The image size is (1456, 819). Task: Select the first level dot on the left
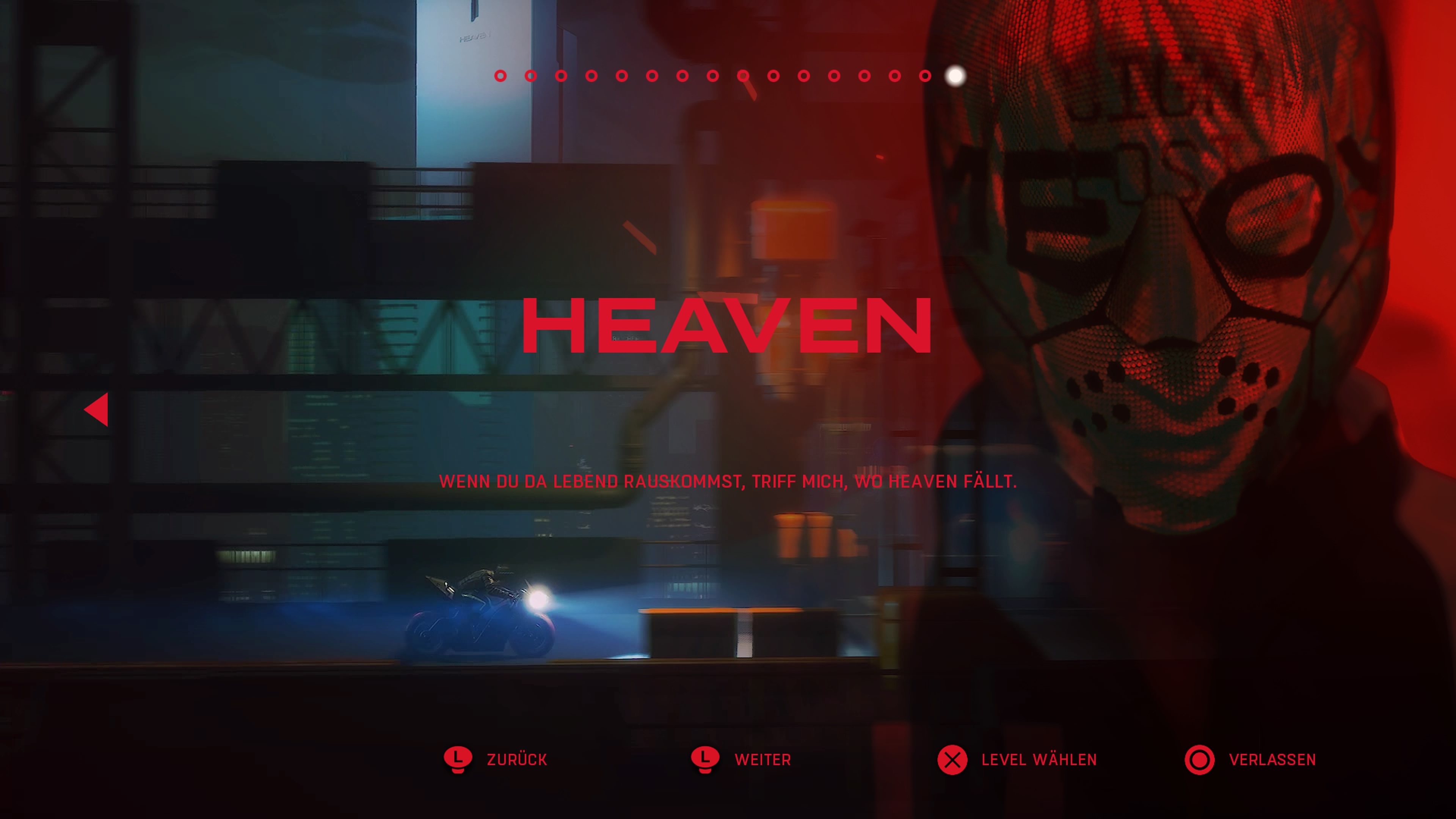pos(501,76)
